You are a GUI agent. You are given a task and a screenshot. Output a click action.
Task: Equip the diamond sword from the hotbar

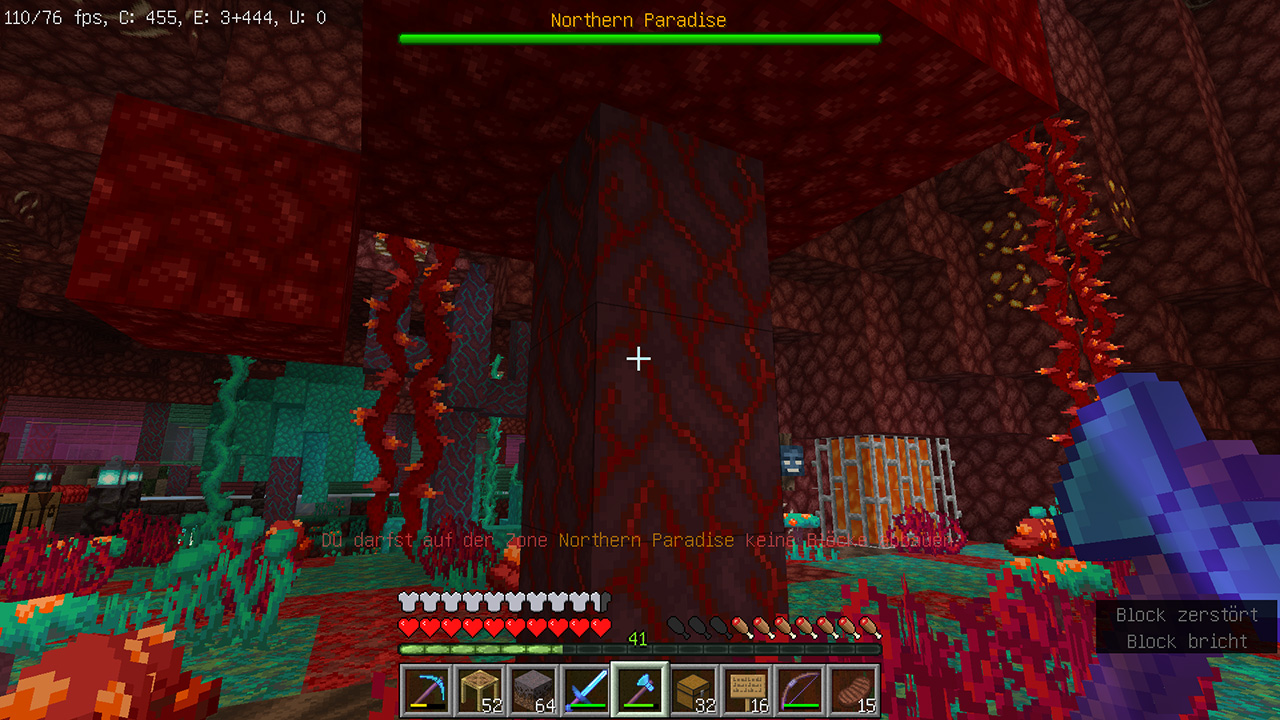click(x=586, y=690)
